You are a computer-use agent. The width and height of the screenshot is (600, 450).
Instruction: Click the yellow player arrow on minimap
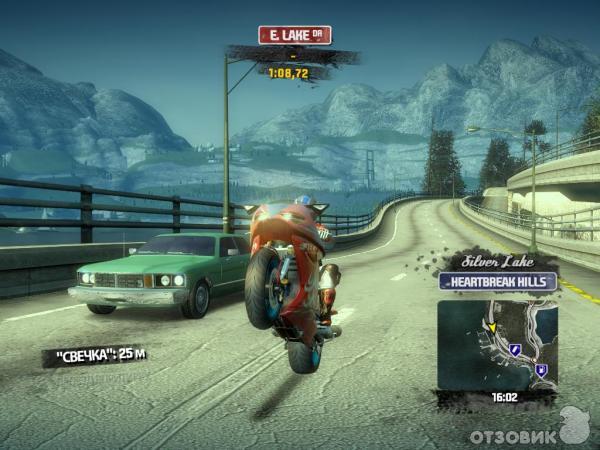tap(492, 326)
